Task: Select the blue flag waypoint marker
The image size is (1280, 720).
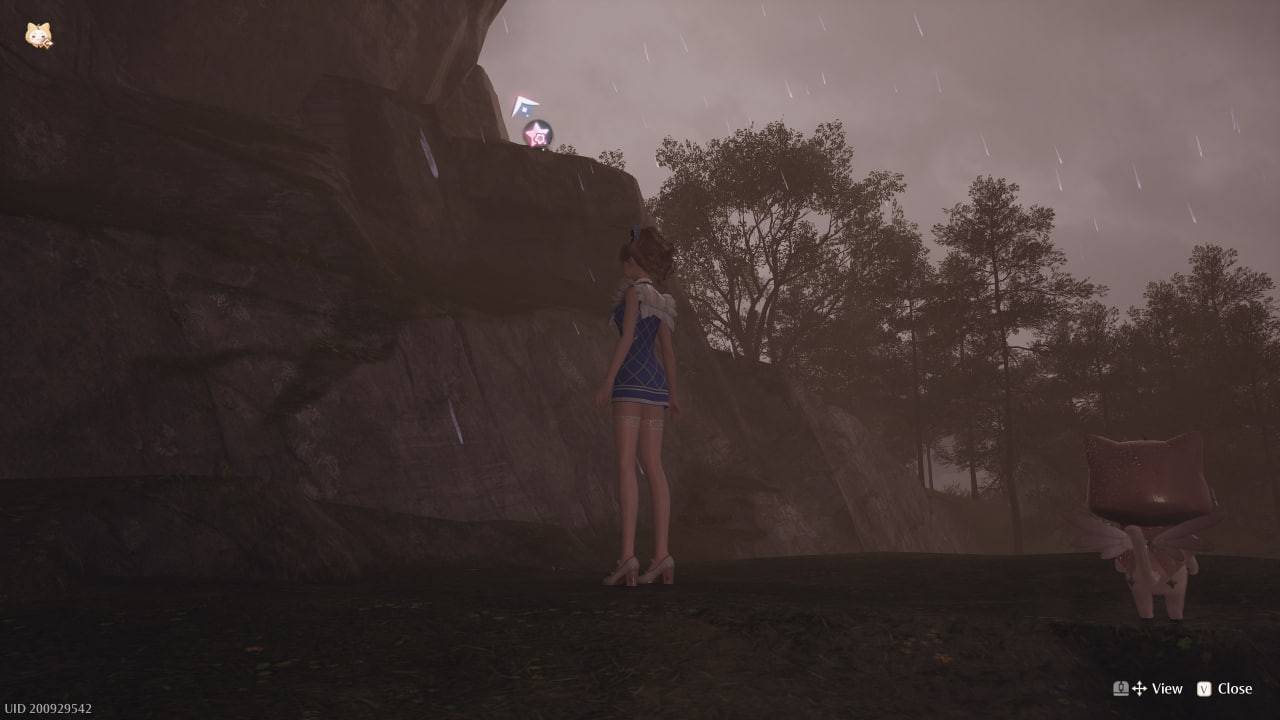Action: [x=524, y=106]
